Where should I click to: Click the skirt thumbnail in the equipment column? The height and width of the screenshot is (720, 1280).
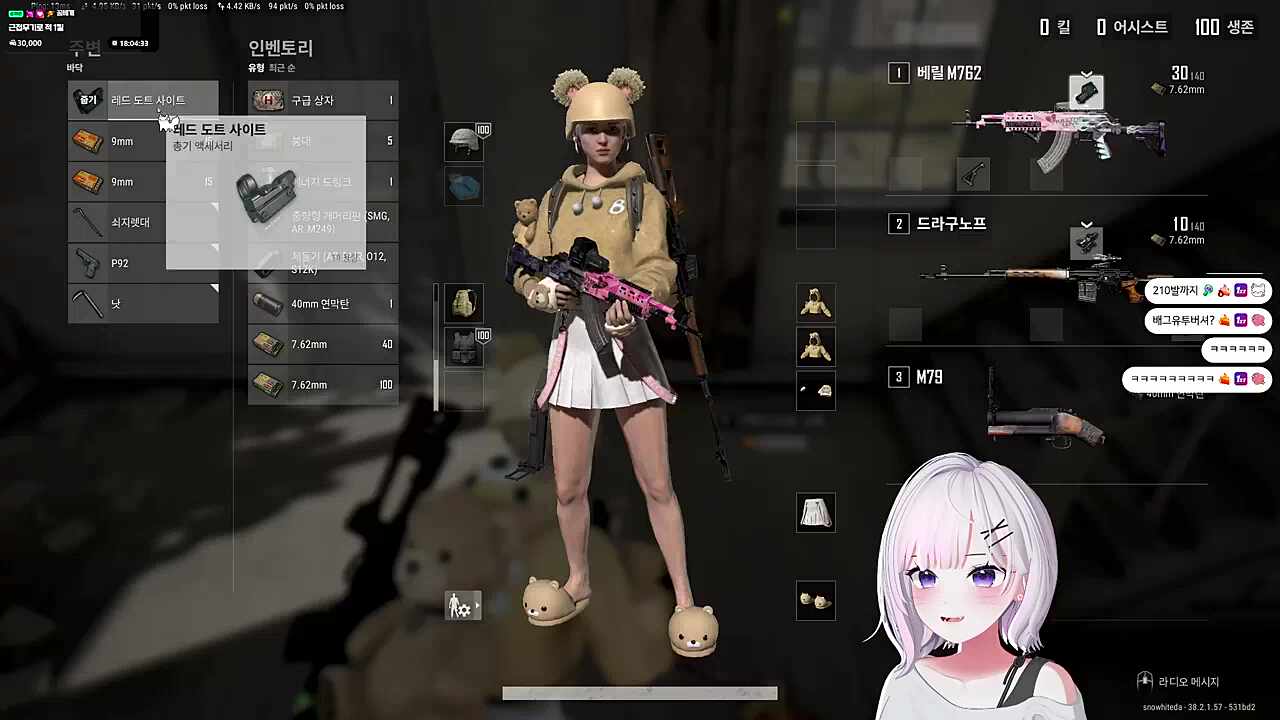[x=815, y=512]
